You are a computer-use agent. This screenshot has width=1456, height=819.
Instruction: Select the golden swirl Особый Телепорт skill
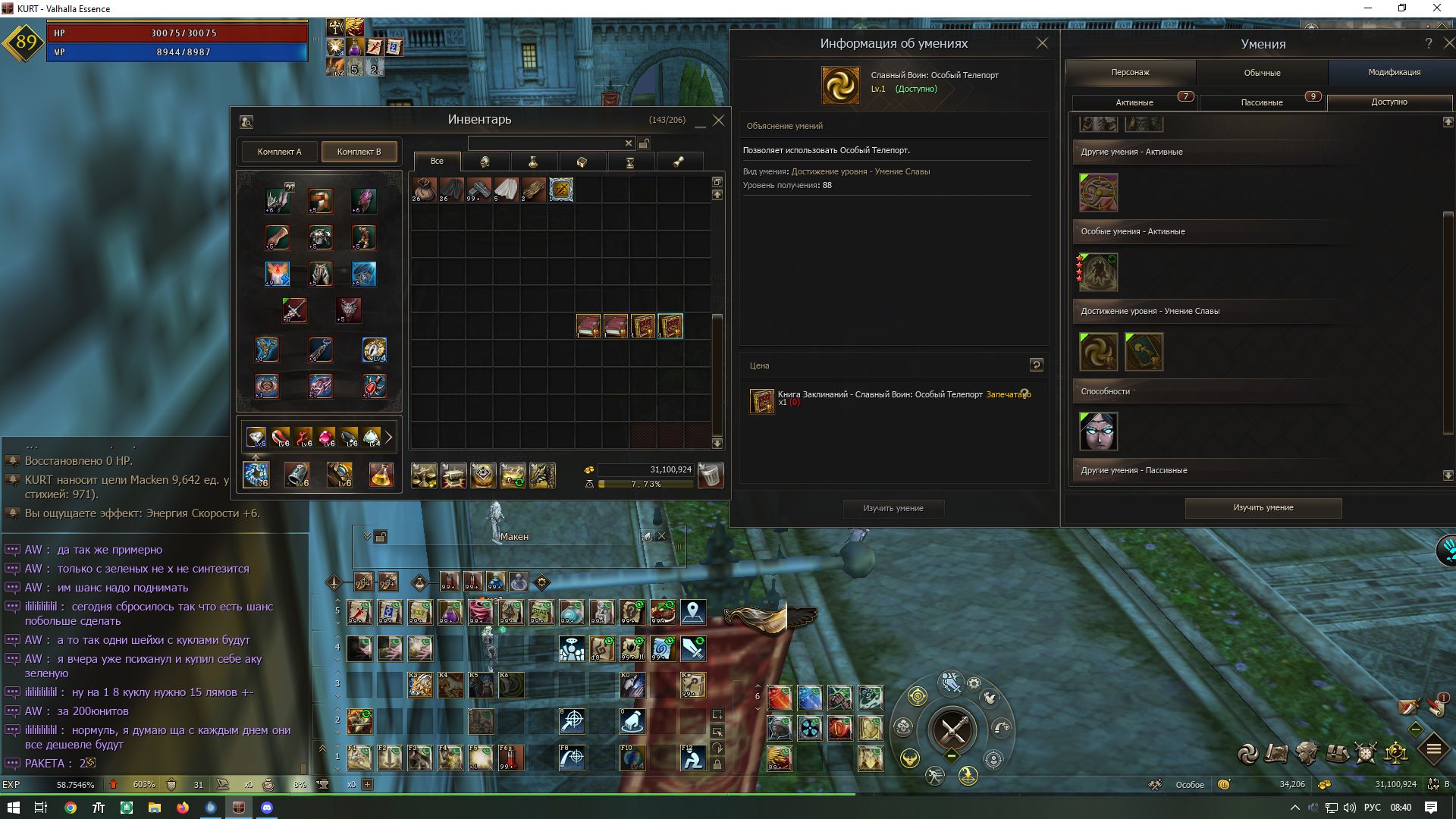(1098, 352)
